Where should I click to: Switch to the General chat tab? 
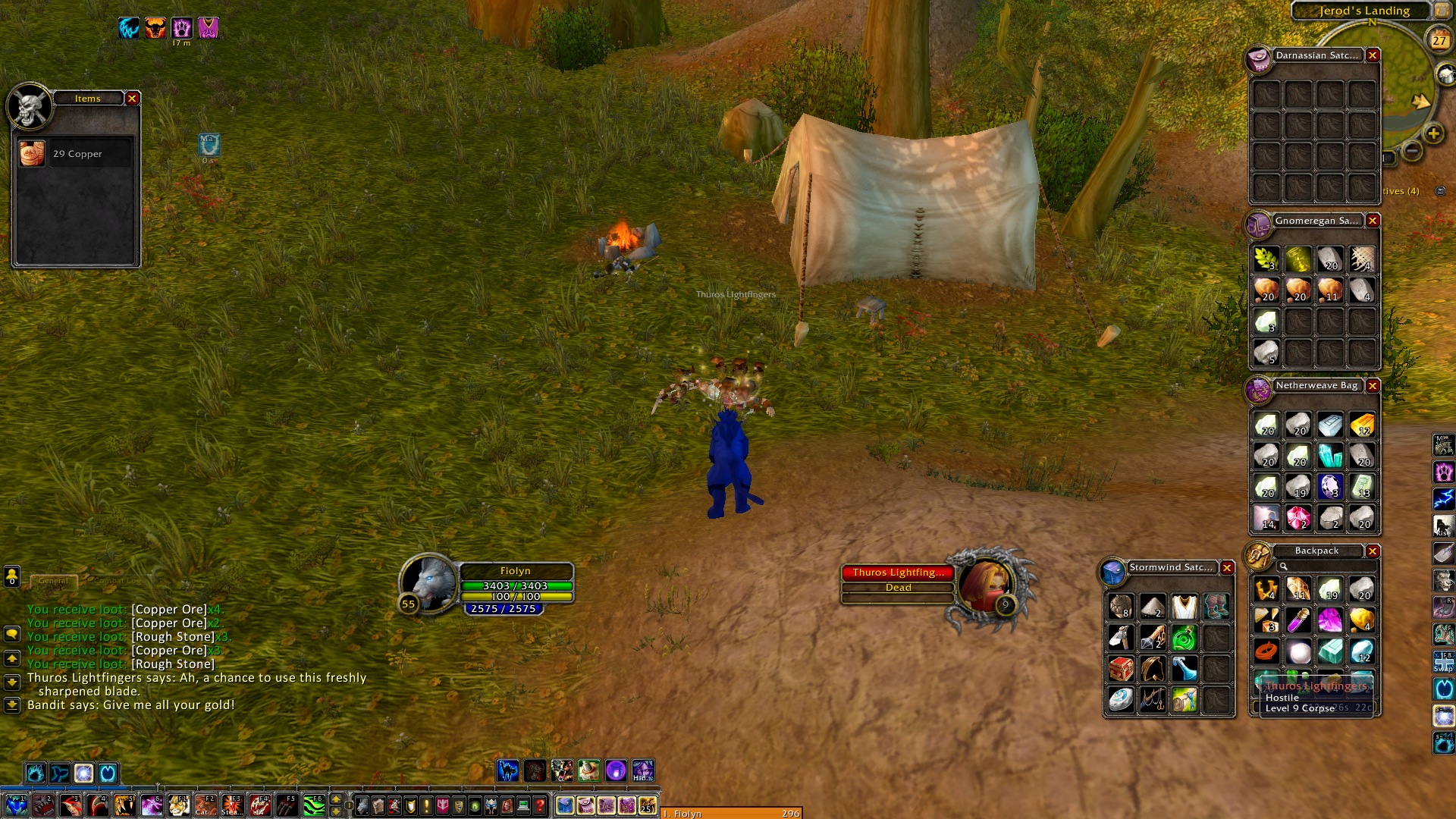coord(53,581)
